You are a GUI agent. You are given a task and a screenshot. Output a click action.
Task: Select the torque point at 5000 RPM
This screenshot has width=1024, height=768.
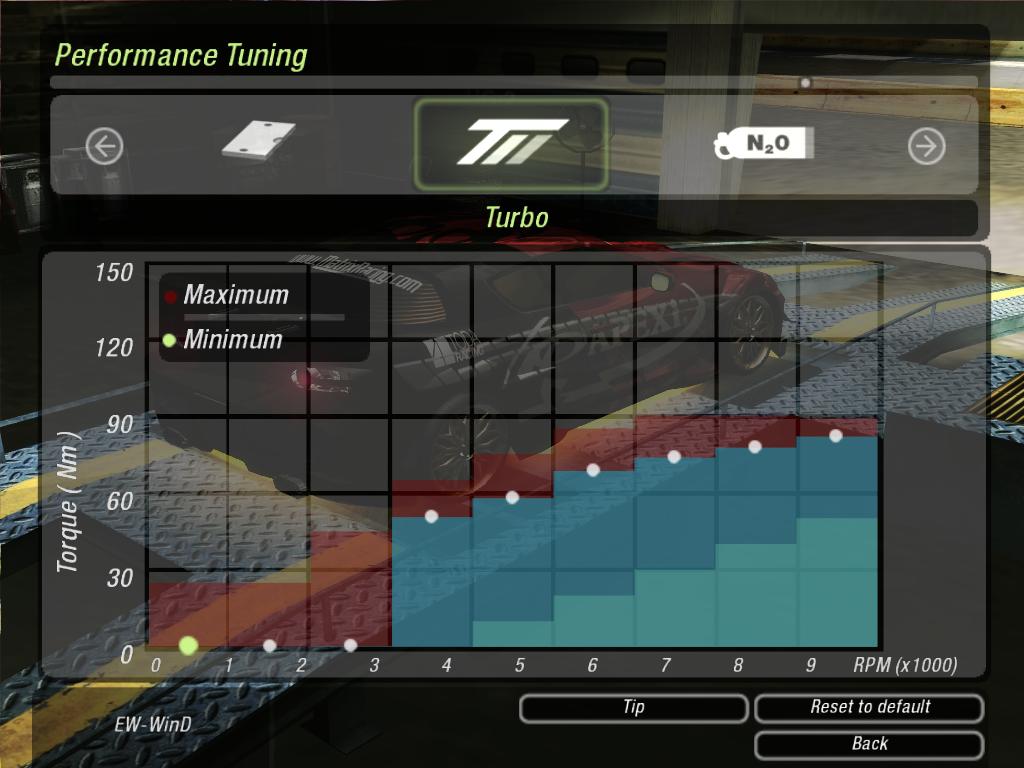pos(513,497)
